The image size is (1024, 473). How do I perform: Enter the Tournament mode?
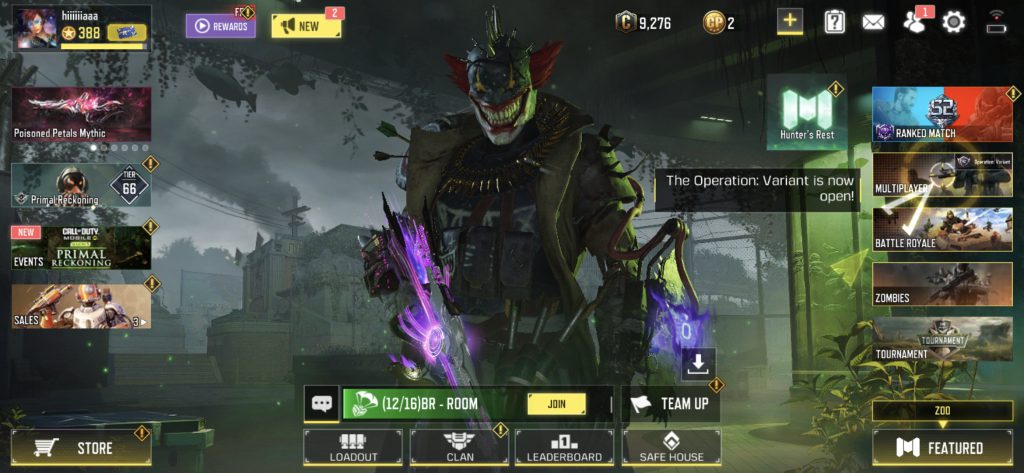click(941, 339)
